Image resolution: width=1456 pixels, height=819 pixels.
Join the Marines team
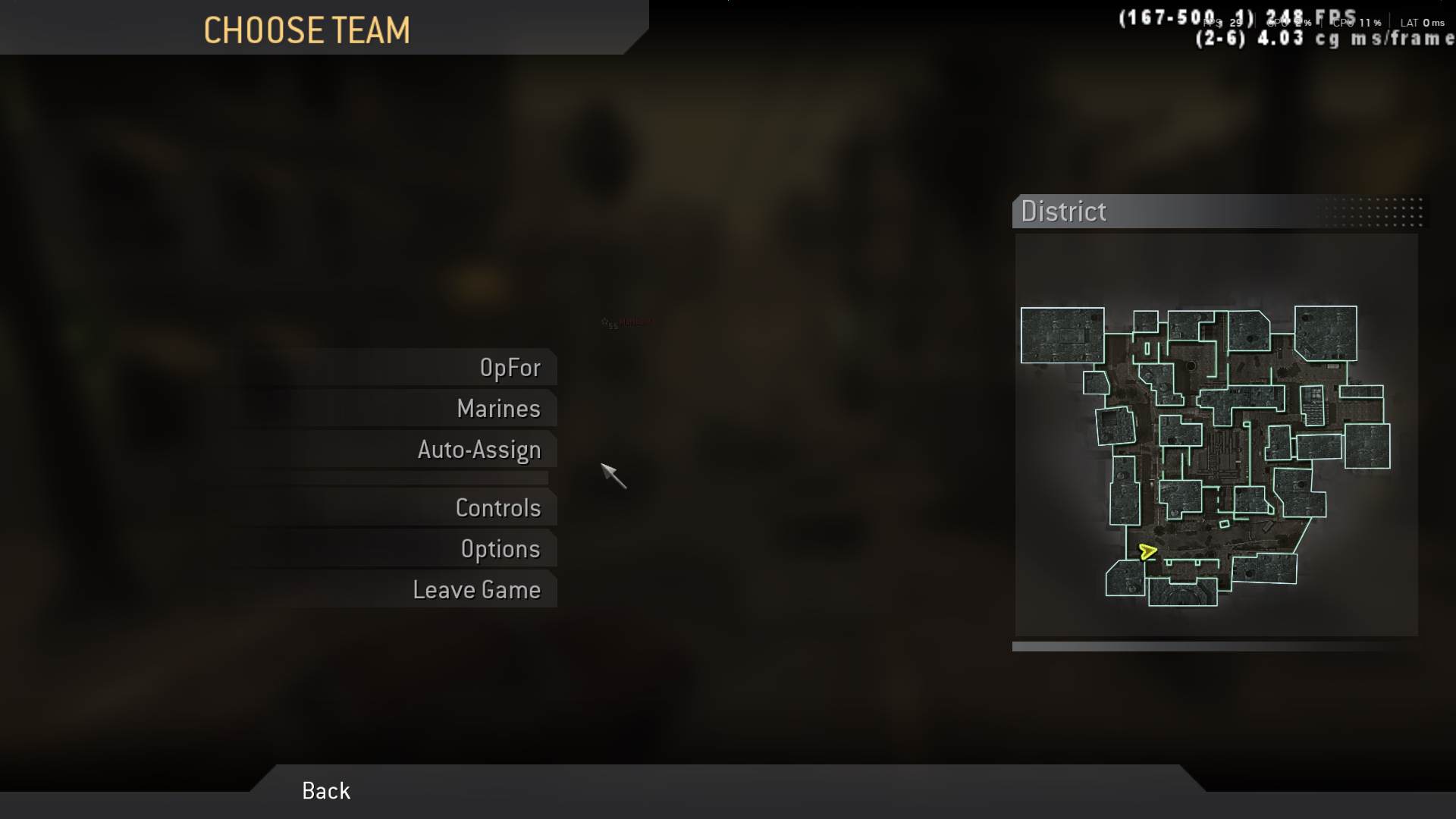coord(497,409)
